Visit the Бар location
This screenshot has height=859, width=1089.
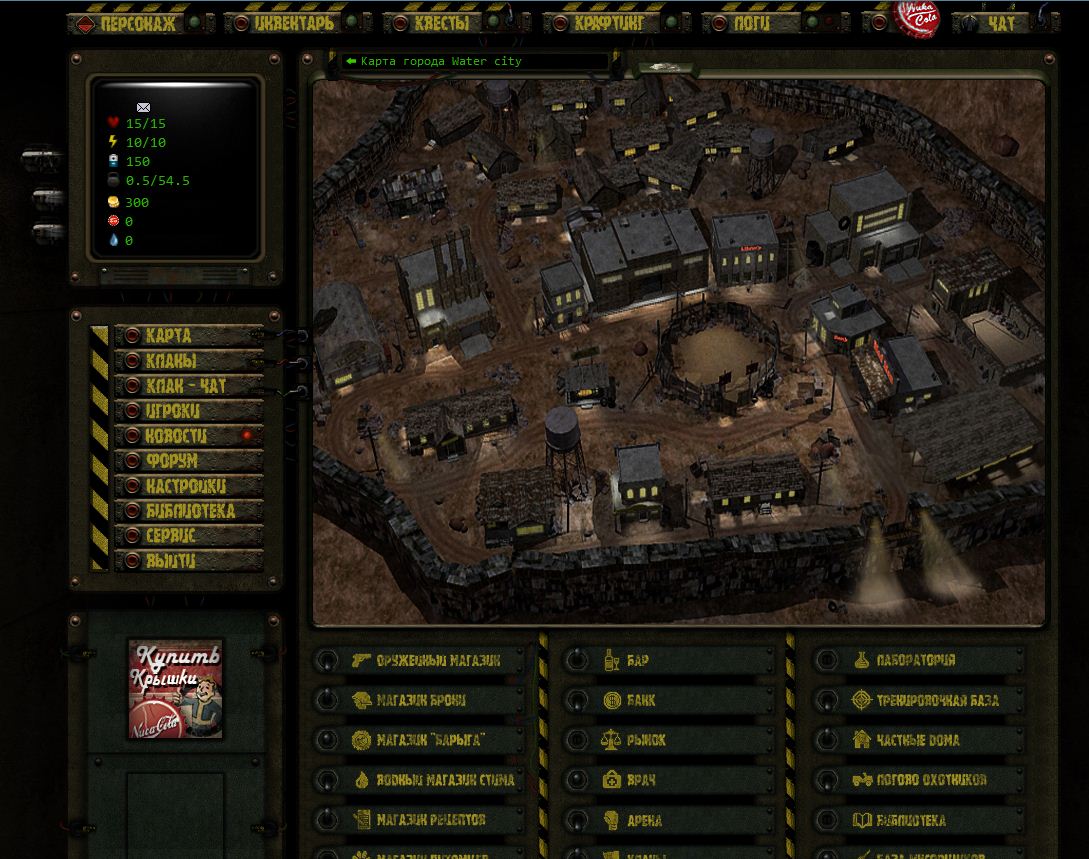coord(638,660)
